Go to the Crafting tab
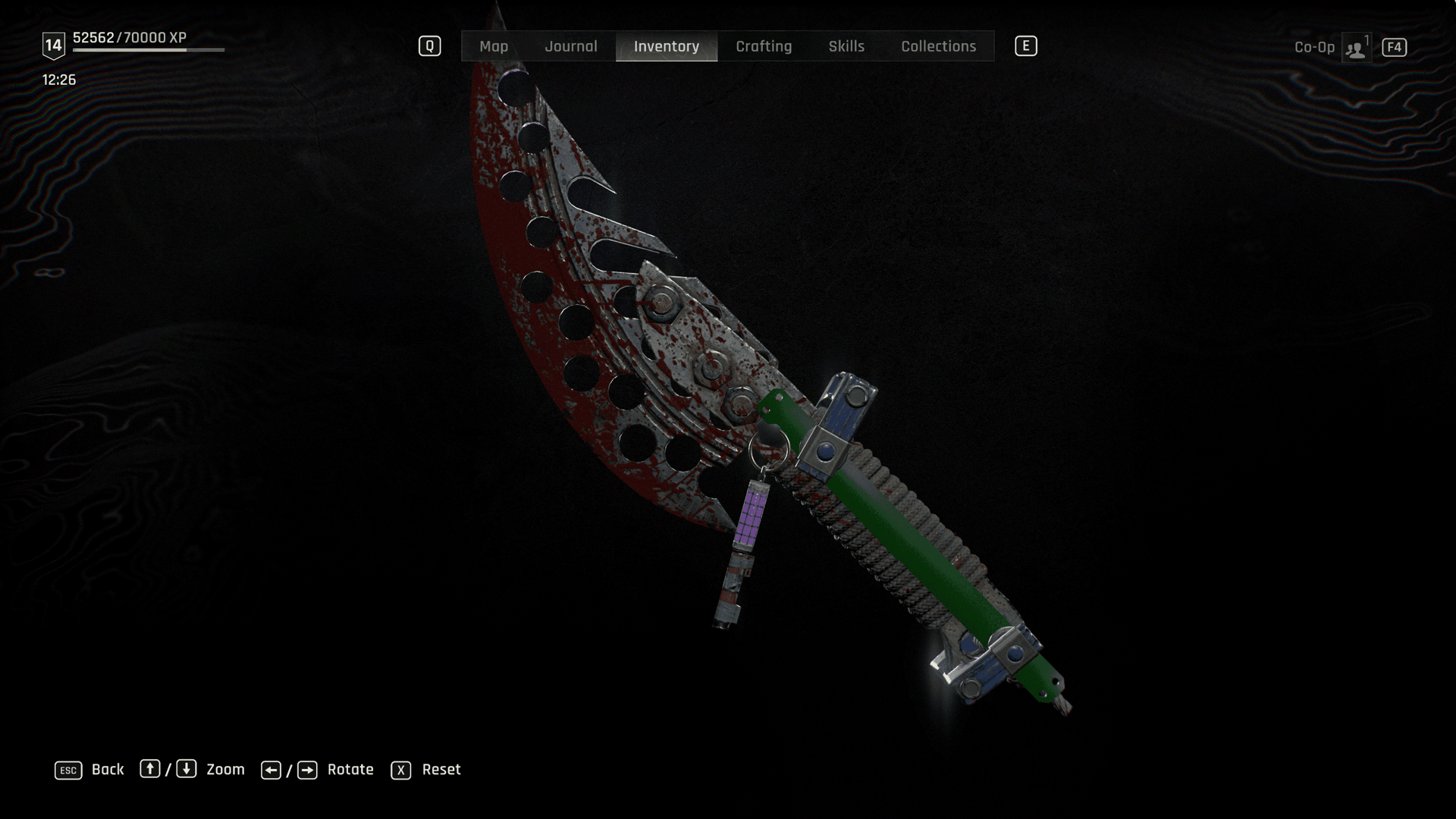The image size is (1456, 819). pyautogui.click(x=764, y=46)
